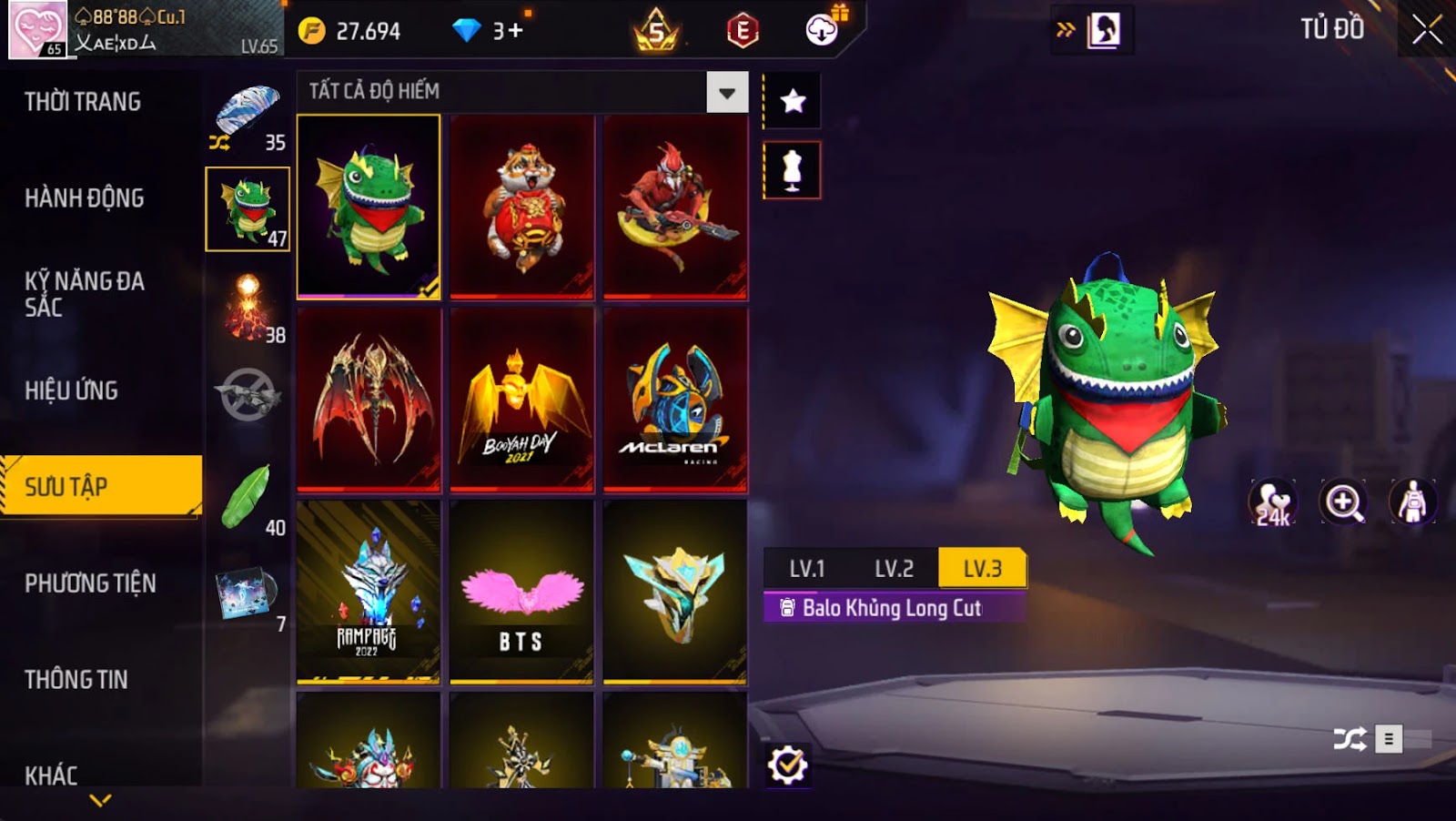Close the wardrobe screen with the X

click(1426, 30)
